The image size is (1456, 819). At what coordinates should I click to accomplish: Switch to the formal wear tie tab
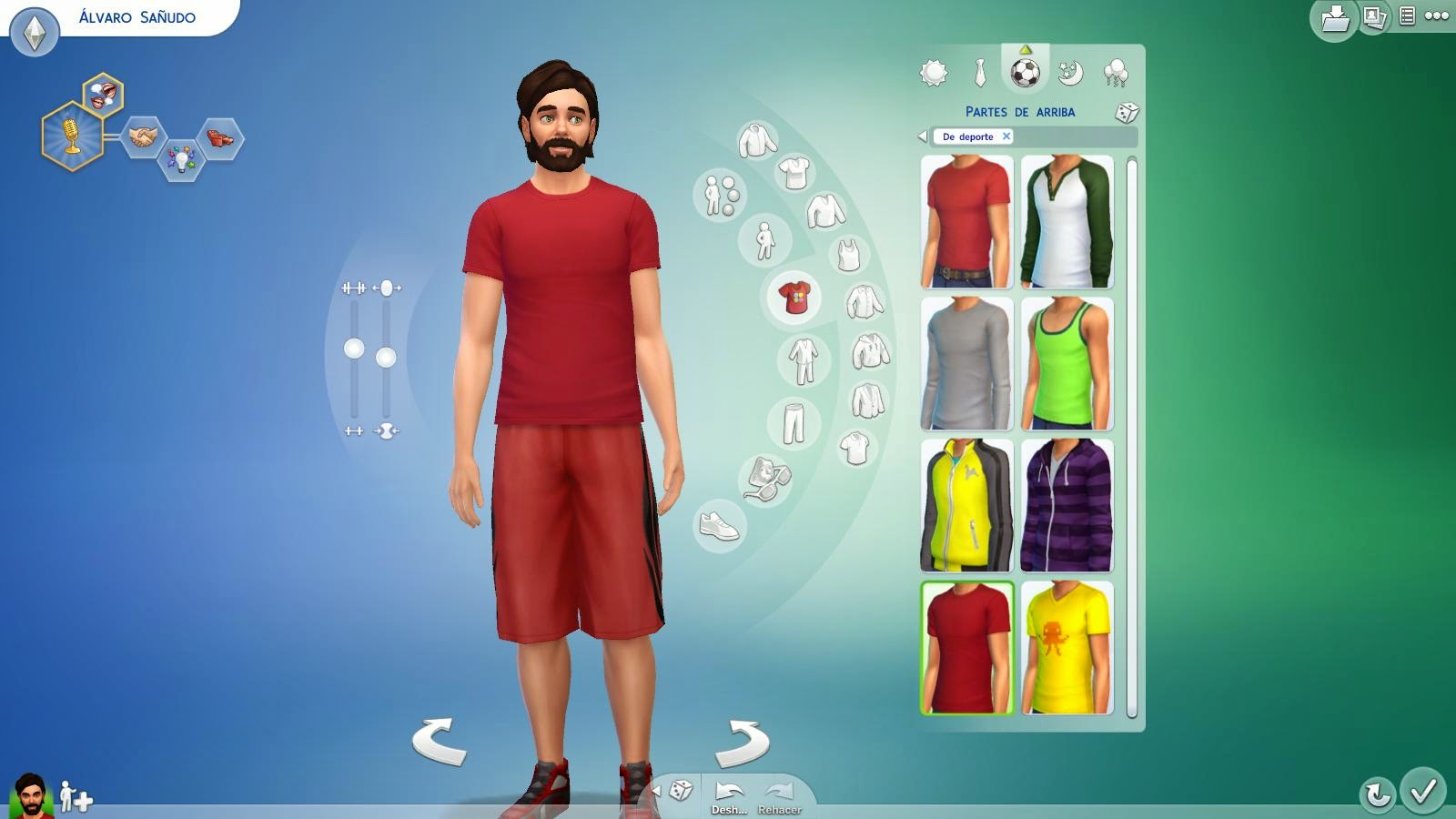click(x=978, y=74)
